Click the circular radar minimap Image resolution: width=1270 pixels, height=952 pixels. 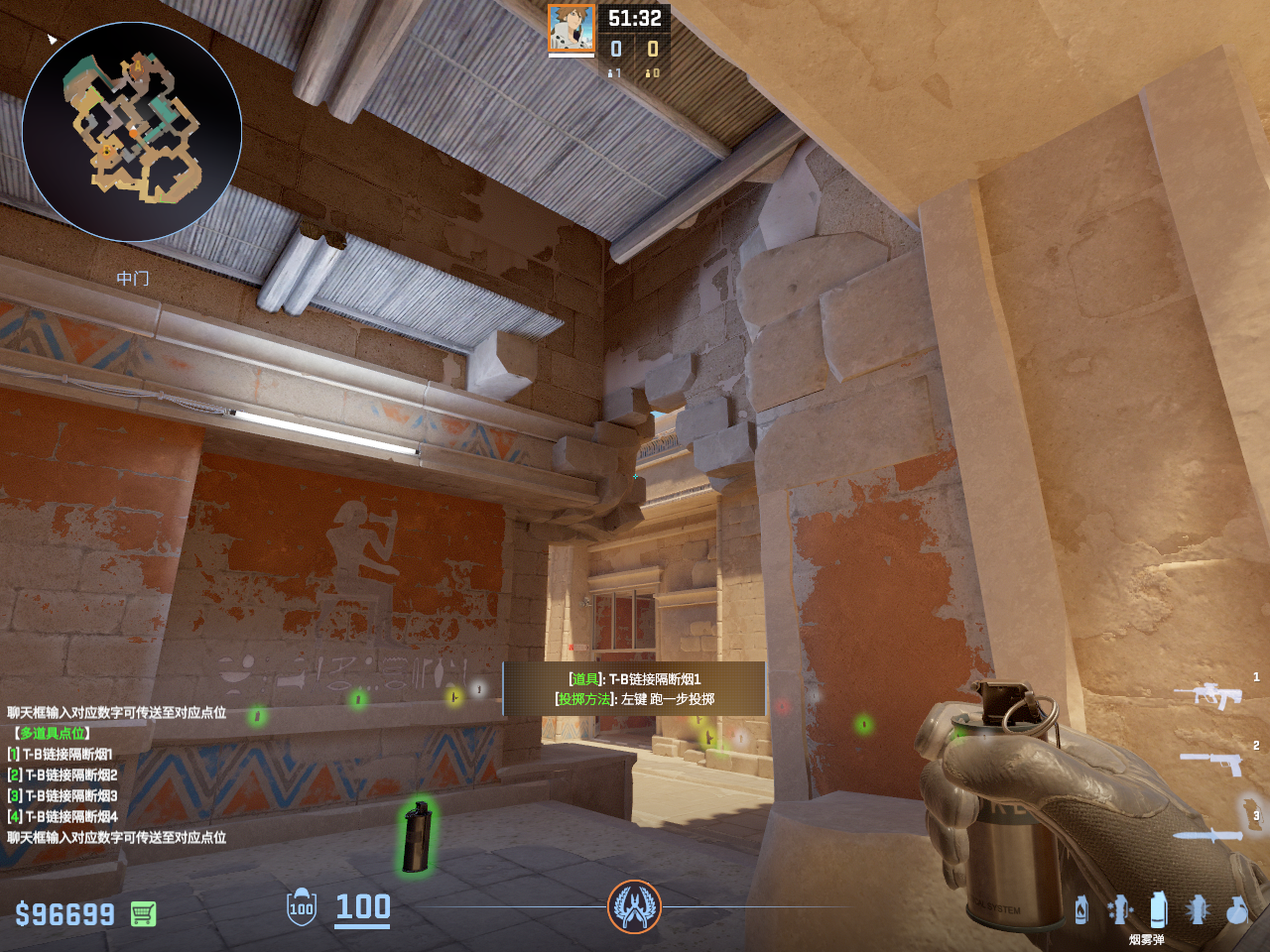132,132
